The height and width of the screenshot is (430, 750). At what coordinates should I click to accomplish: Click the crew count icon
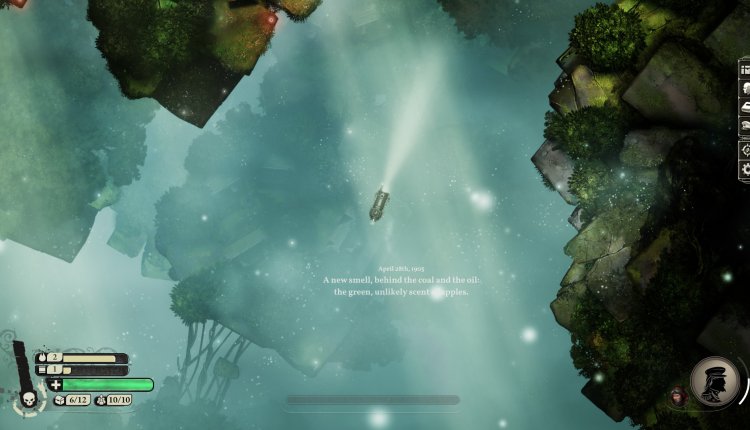click(100, 400)
